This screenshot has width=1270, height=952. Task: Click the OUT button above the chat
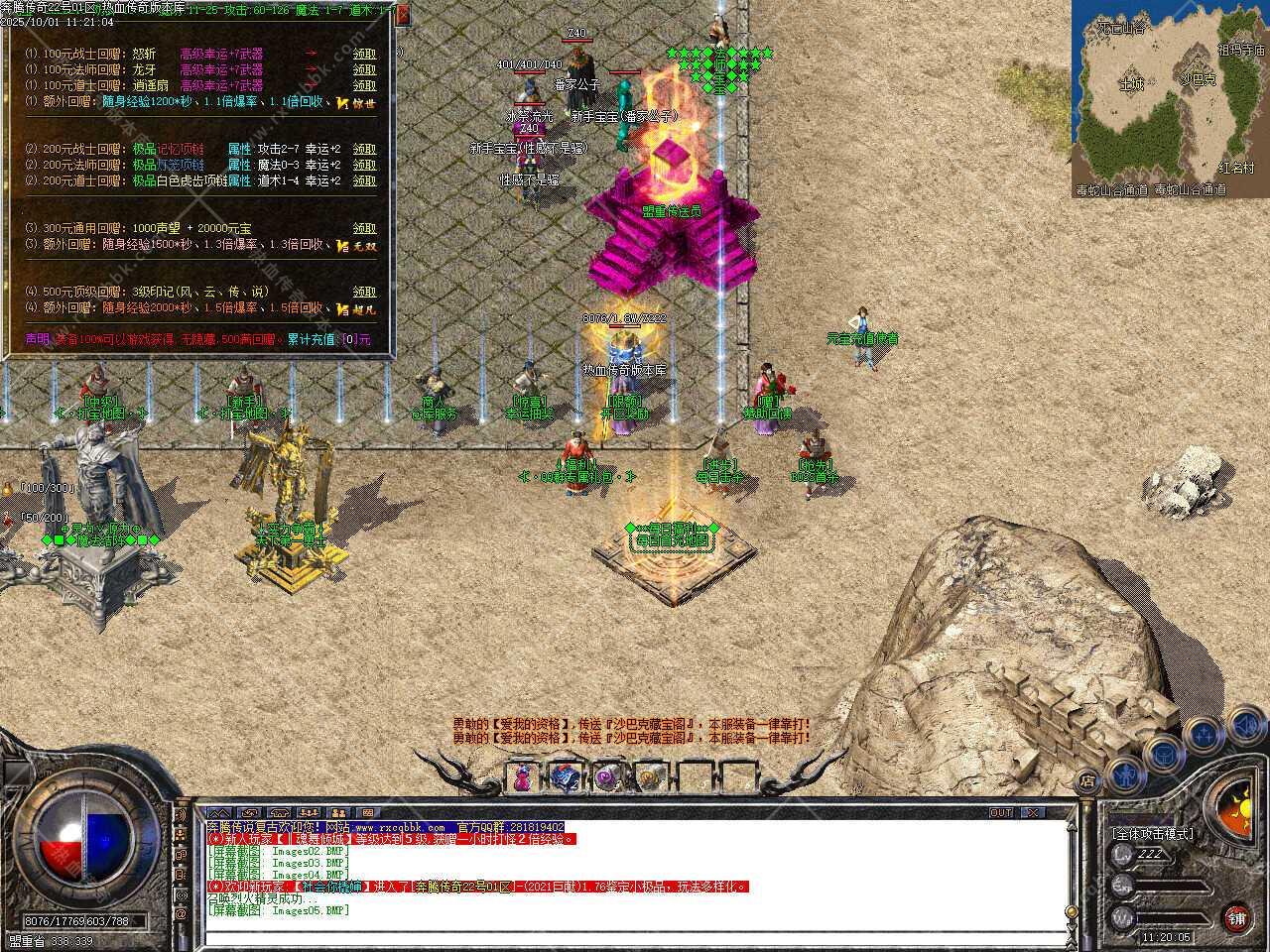click(1000, 812)
